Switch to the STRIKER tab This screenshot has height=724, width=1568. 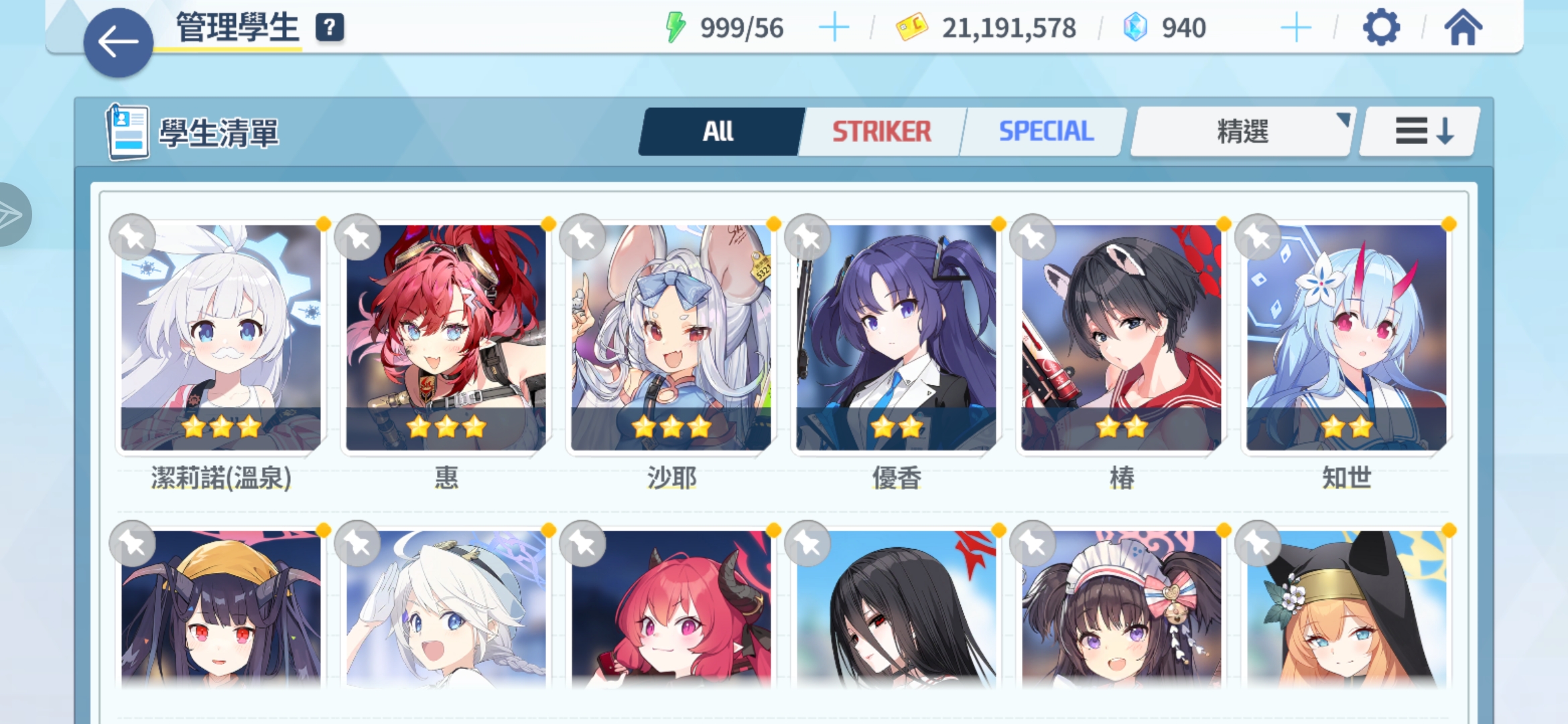881,131
